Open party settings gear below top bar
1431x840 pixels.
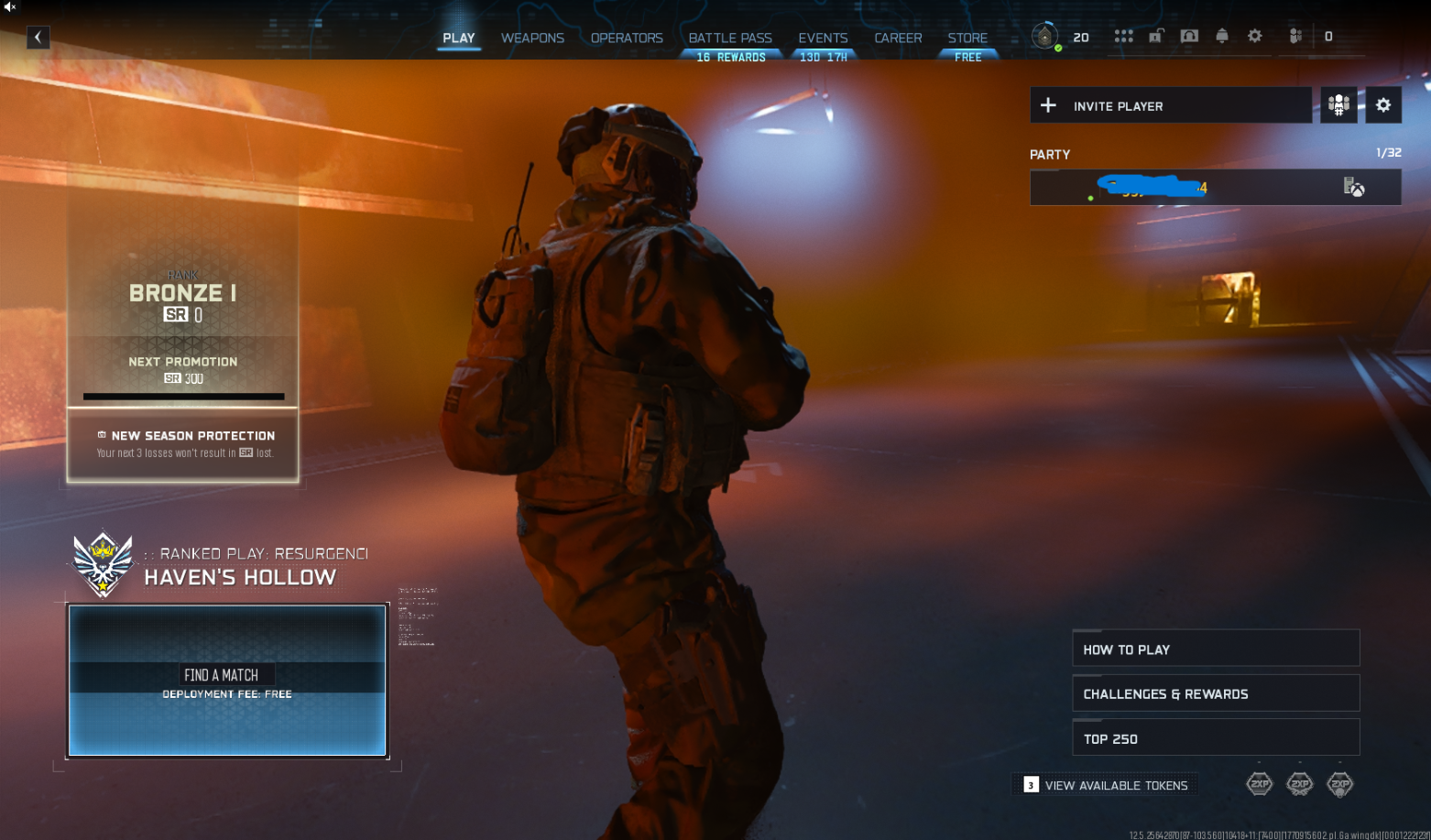pyautogui.click(x=1383, y=105)
